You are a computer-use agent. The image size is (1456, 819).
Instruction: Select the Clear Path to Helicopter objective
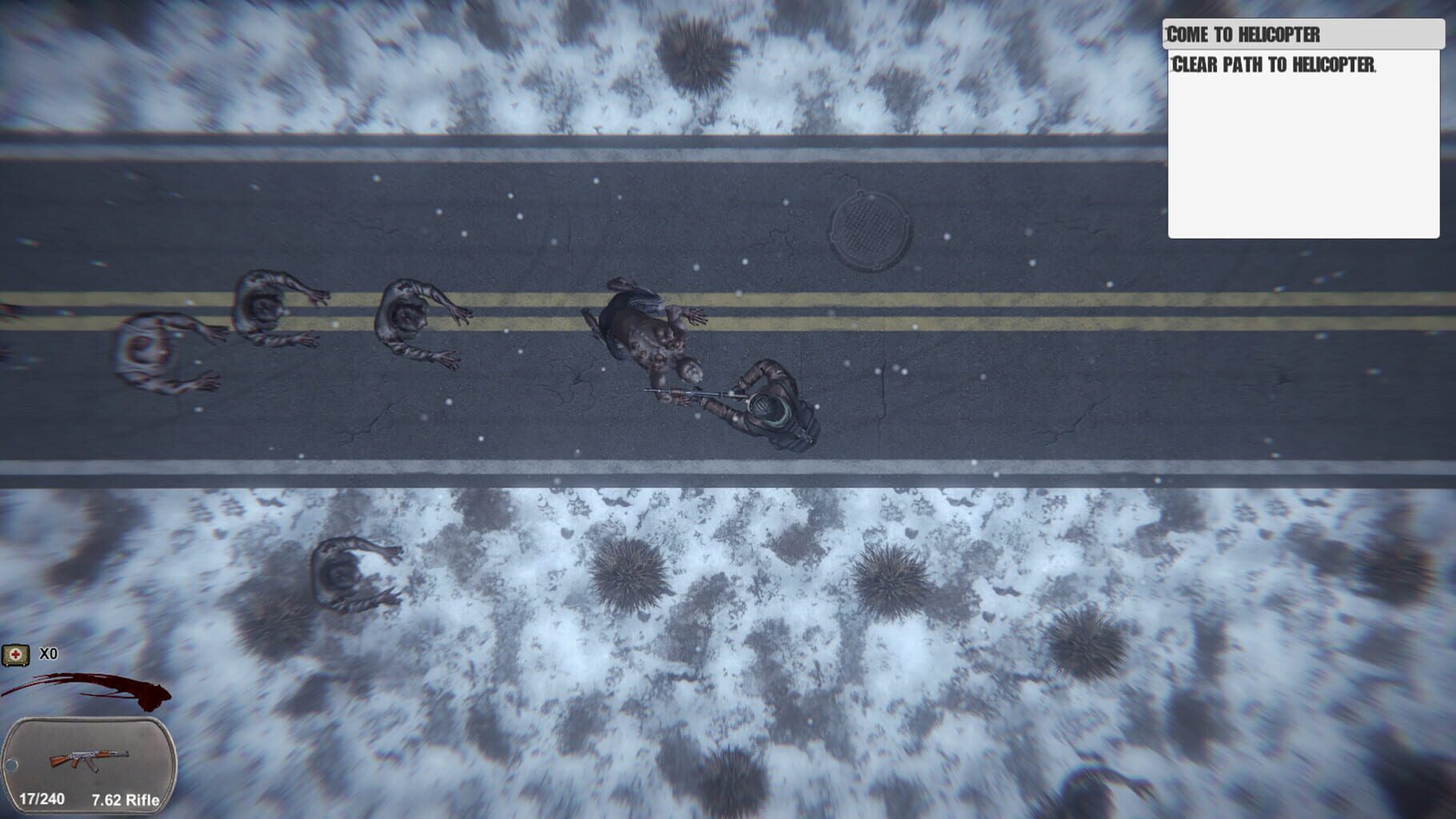point(1273,65)
